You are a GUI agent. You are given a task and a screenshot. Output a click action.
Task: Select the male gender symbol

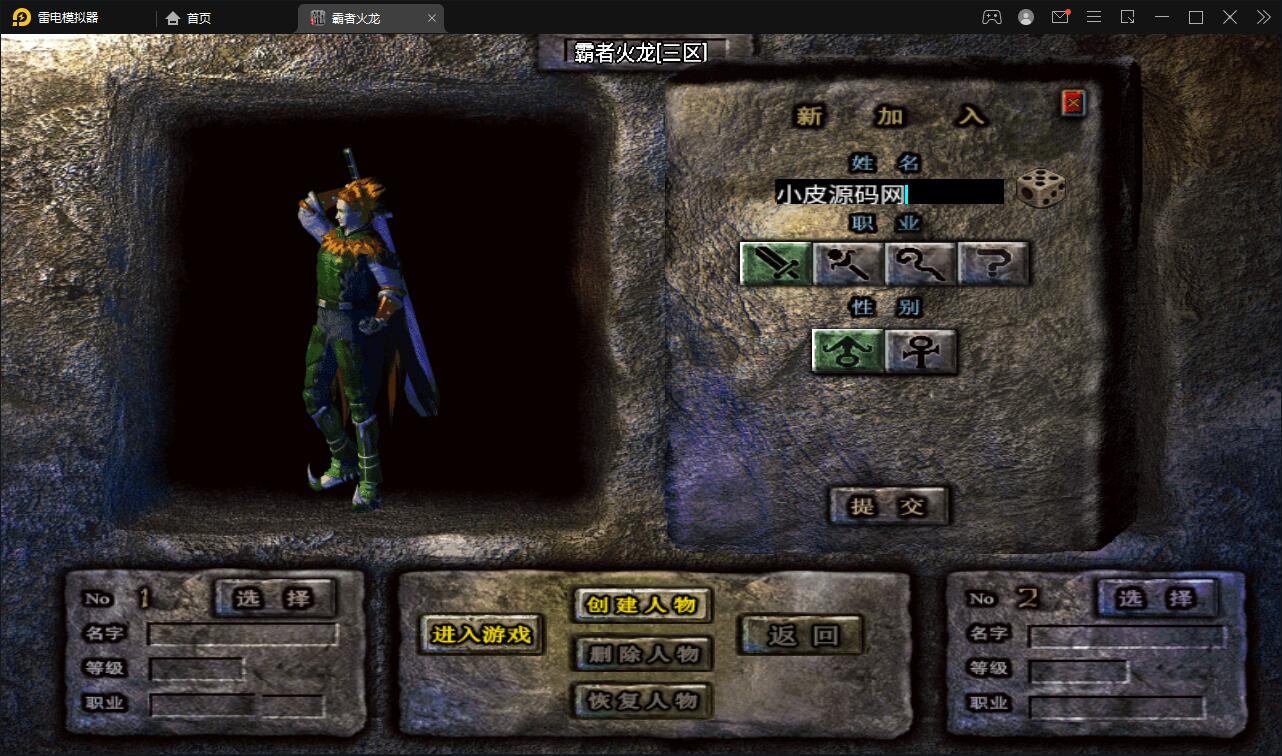pos(846,351)
